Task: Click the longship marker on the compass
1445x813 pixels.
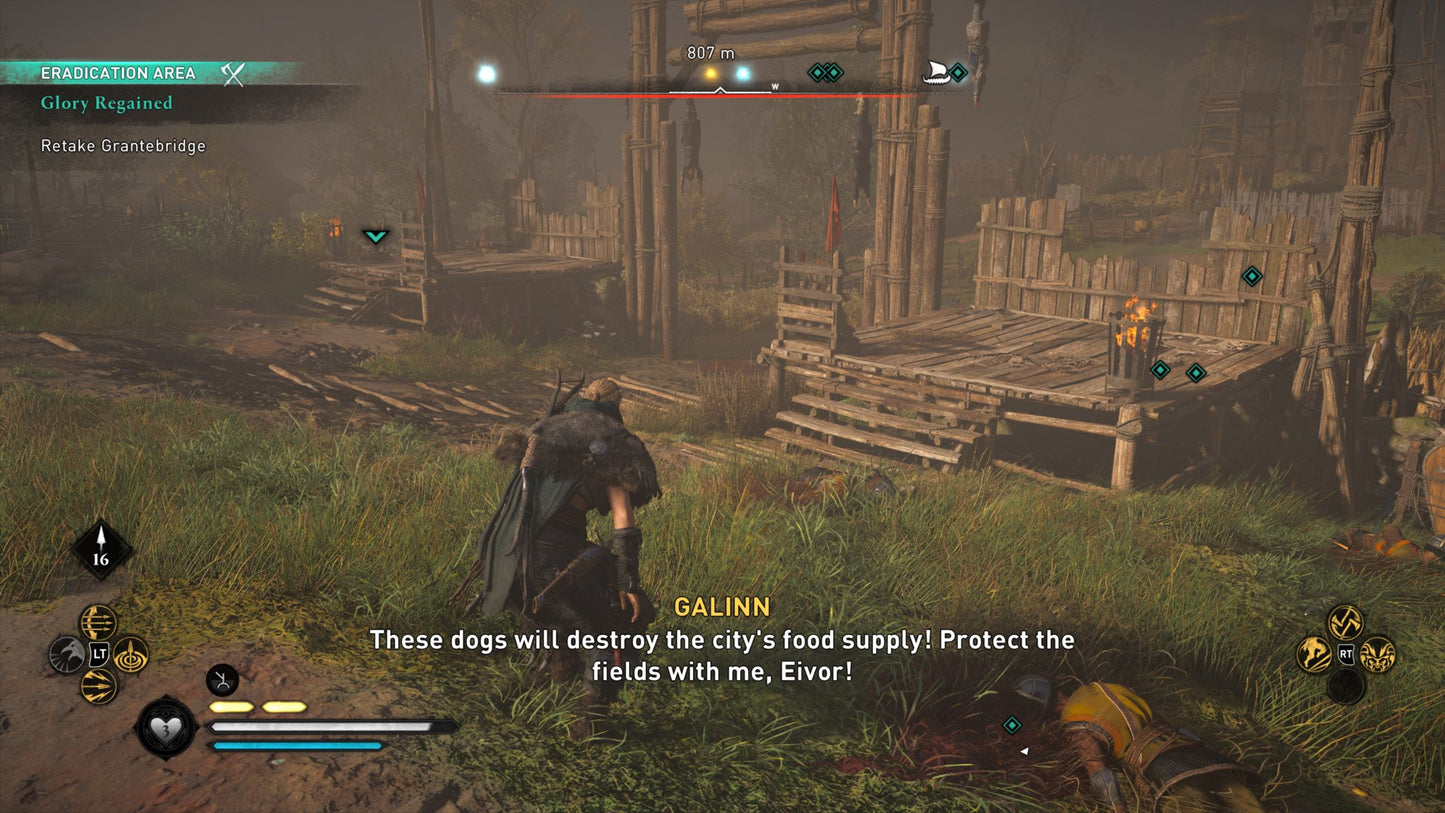Action: click(935, 72)
